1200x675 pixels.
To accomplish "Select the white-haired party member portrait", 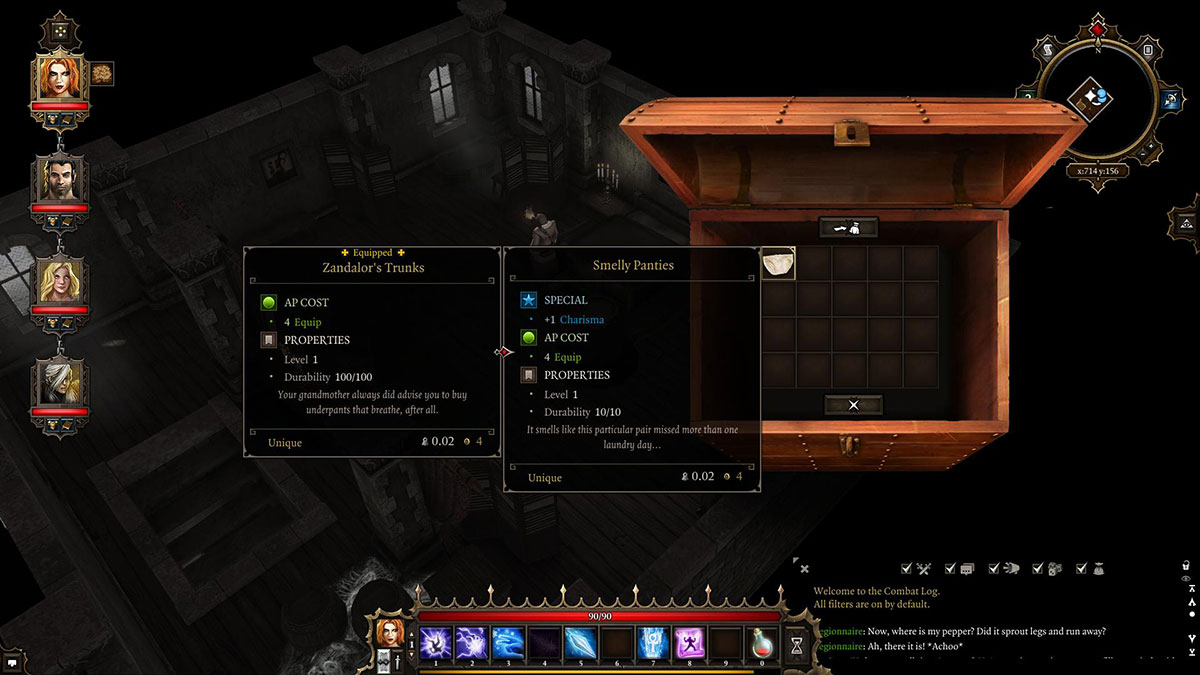I will [x=59, y=383].
